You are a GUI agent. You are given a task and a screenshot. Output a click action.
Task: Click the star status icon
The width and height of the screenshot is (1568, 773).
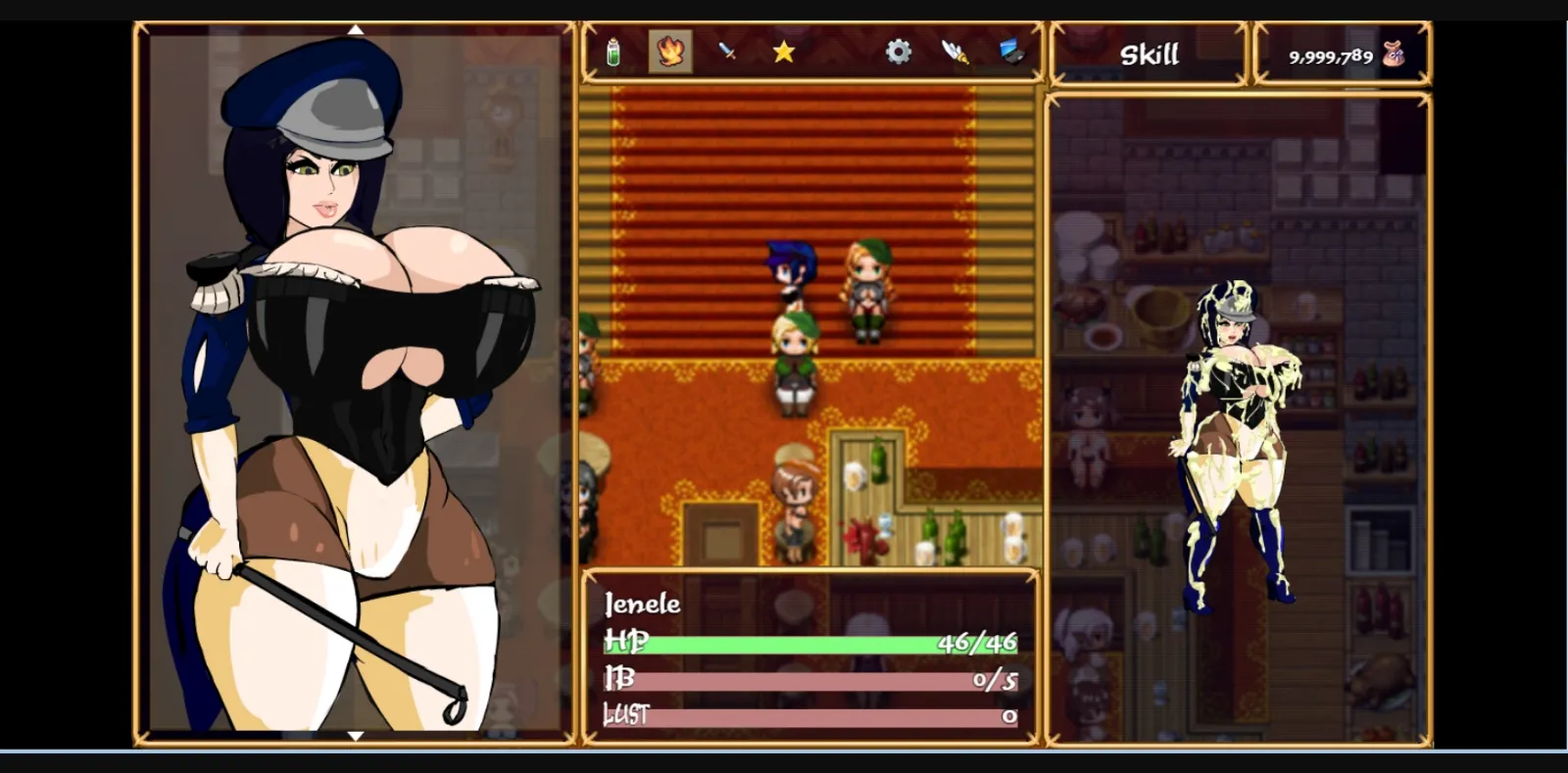[x=785, y=53]
